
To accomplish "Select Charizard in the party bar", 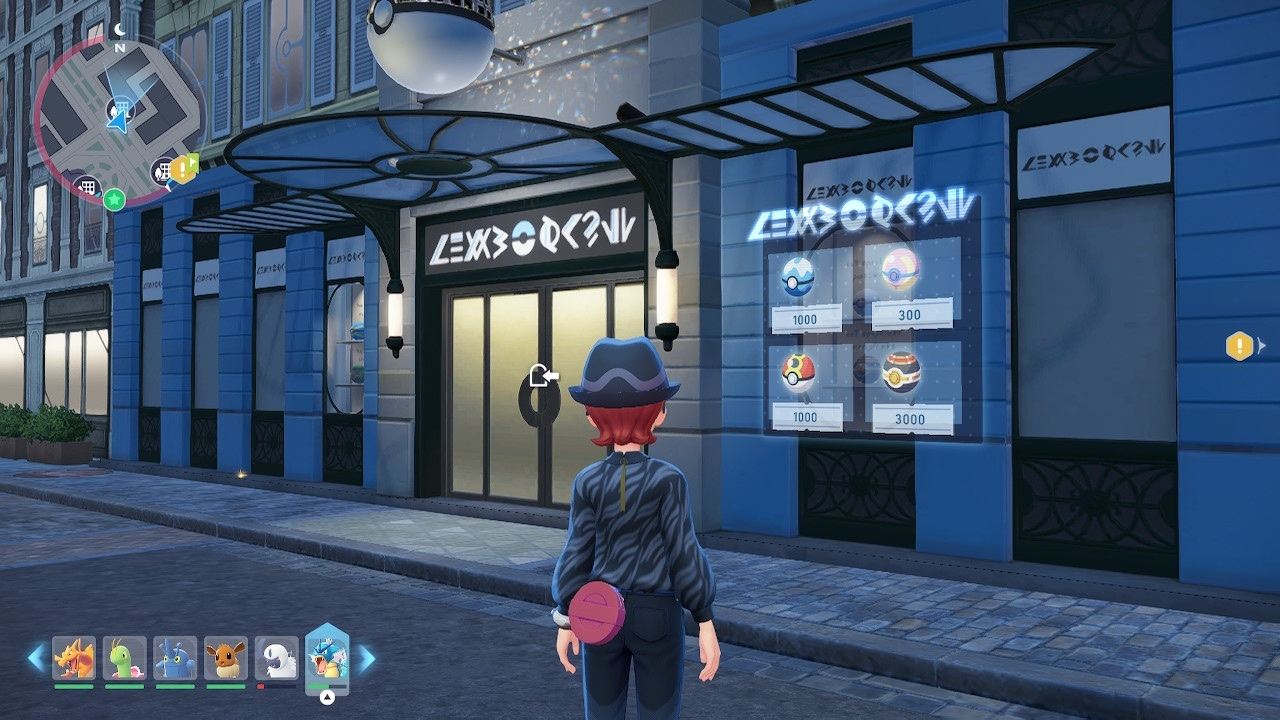I will tap(74, 658).
